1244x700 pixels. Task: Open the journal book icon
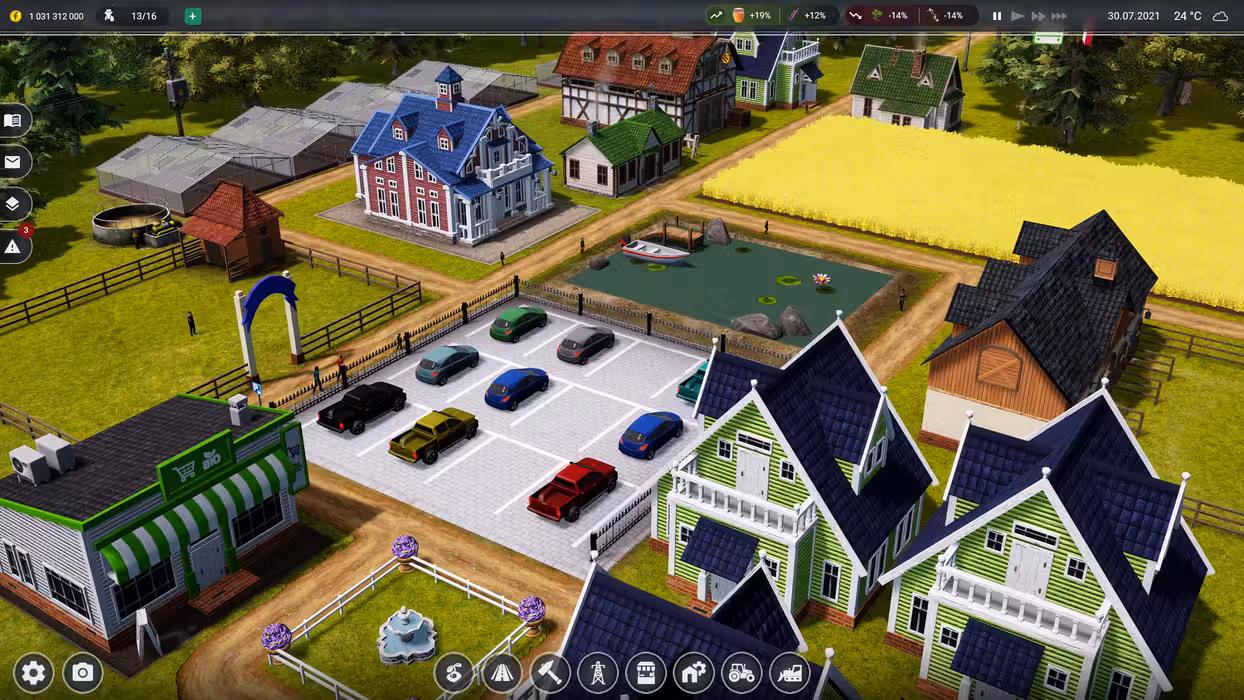[13, 121]
